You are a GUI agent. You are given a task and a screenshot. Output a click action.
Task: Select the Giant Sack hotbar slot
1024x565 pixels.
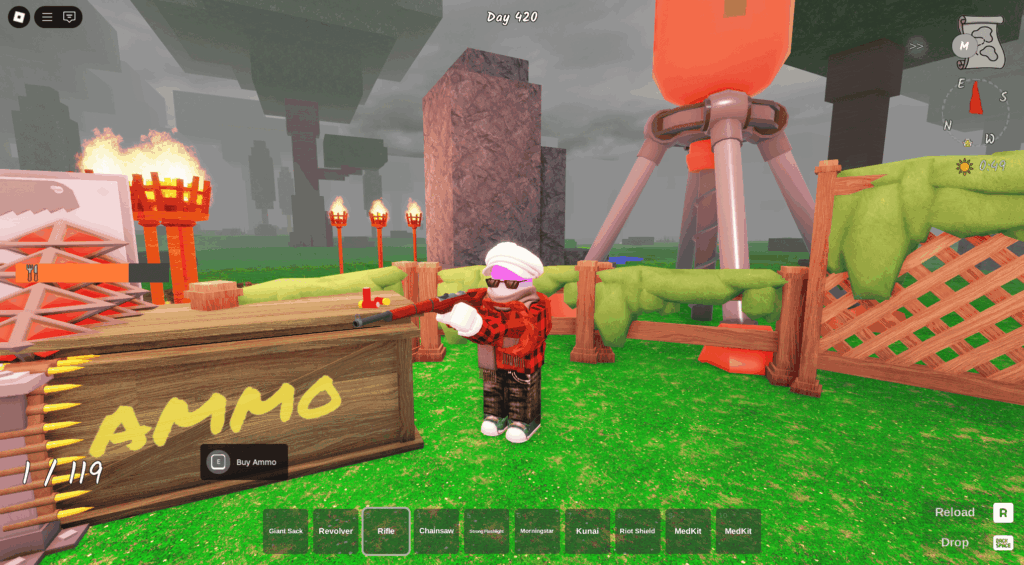(286, 531)
